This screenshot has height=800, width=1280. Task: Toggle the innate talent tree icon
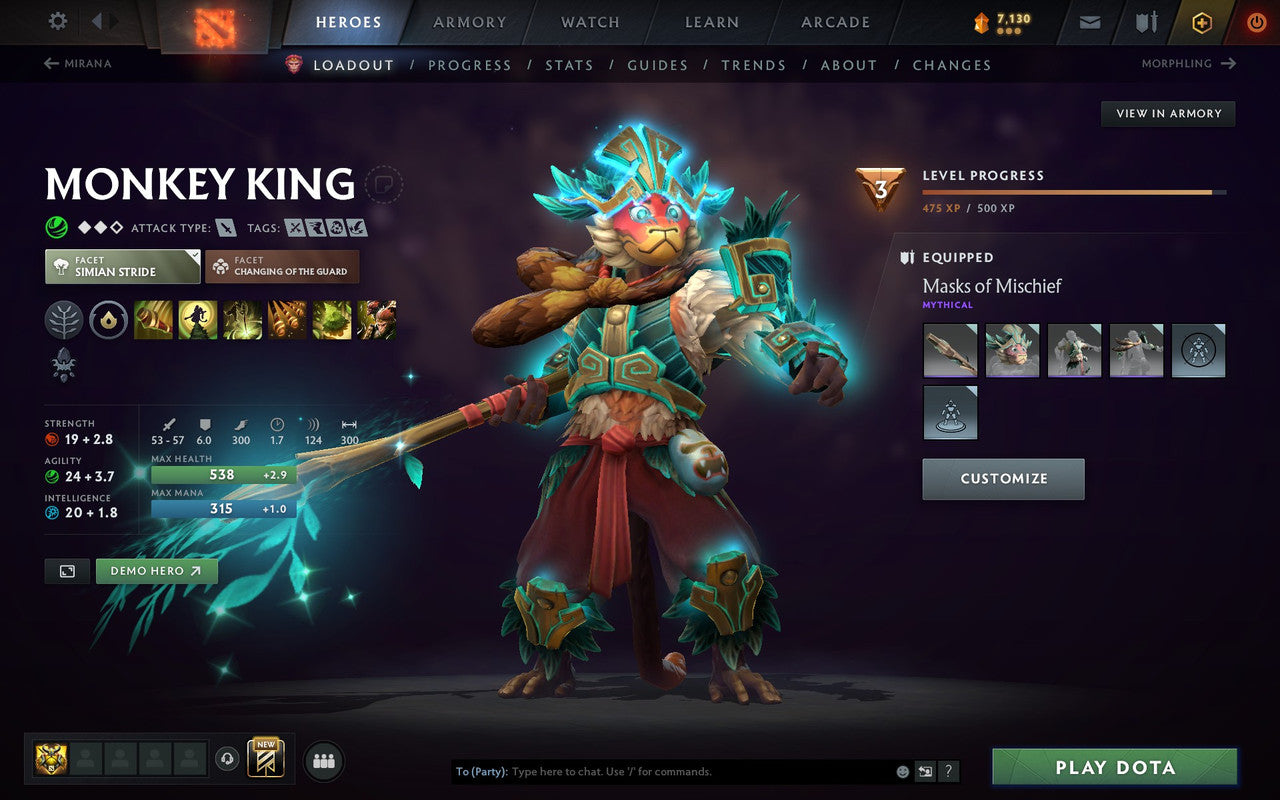click(63, 320)
